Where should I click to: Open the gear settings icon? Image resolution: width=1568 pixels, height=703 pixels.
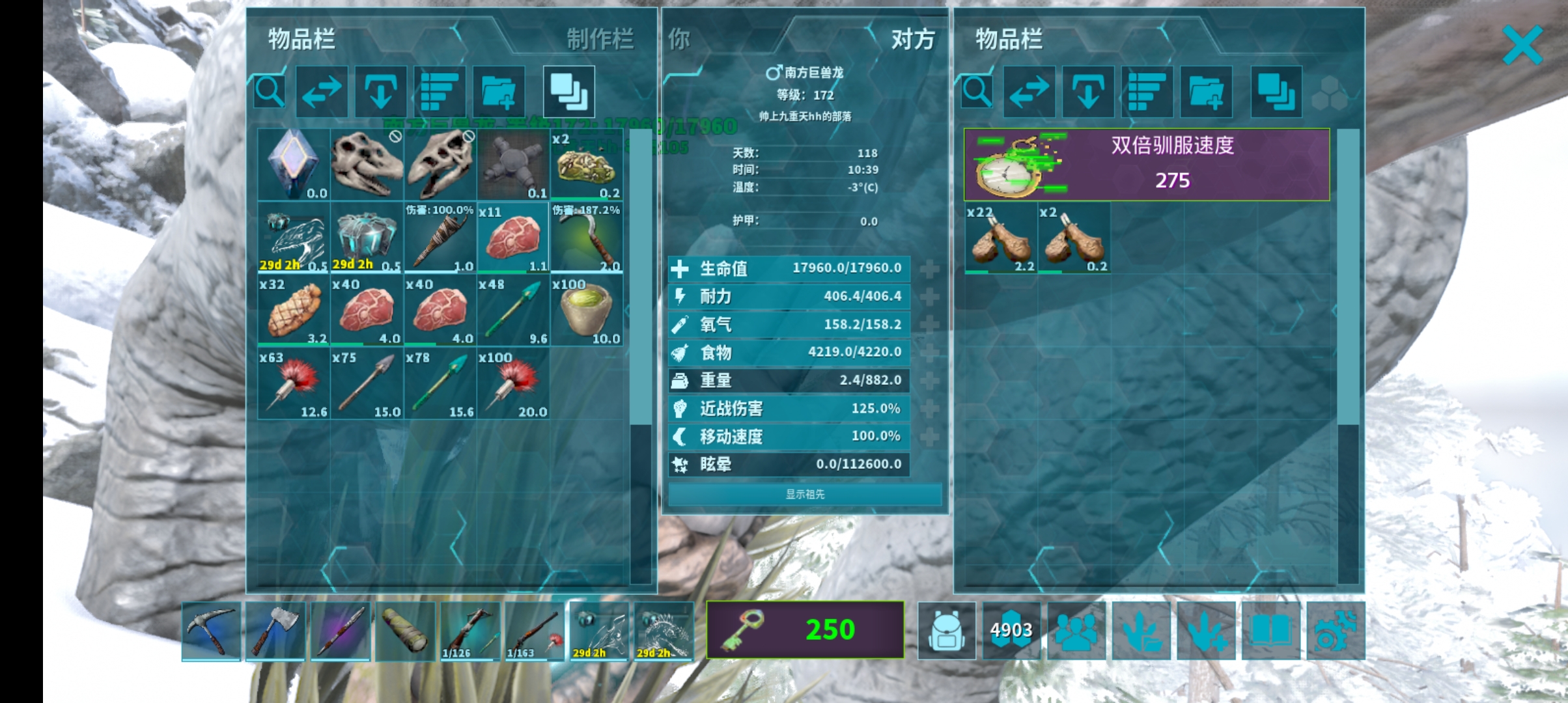pyautogui.click(x=1335, y=631)
